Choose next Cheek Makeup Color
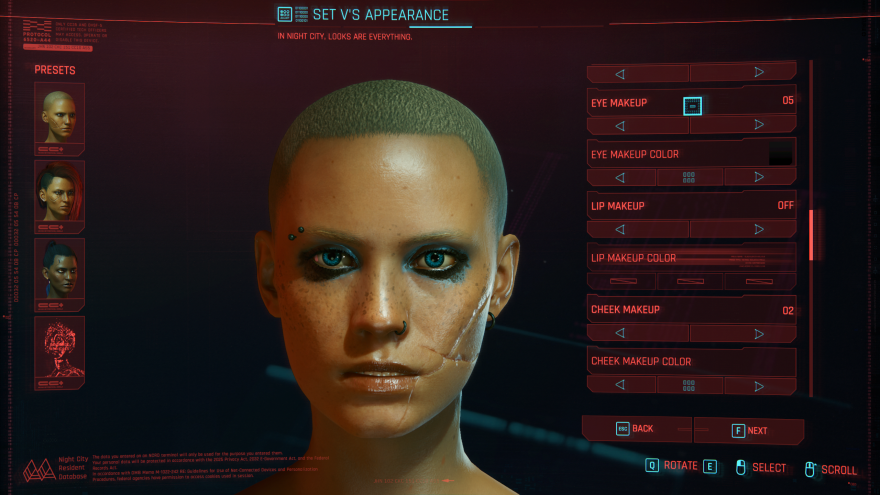Screen dimensions: 880x495 point(759,385)
